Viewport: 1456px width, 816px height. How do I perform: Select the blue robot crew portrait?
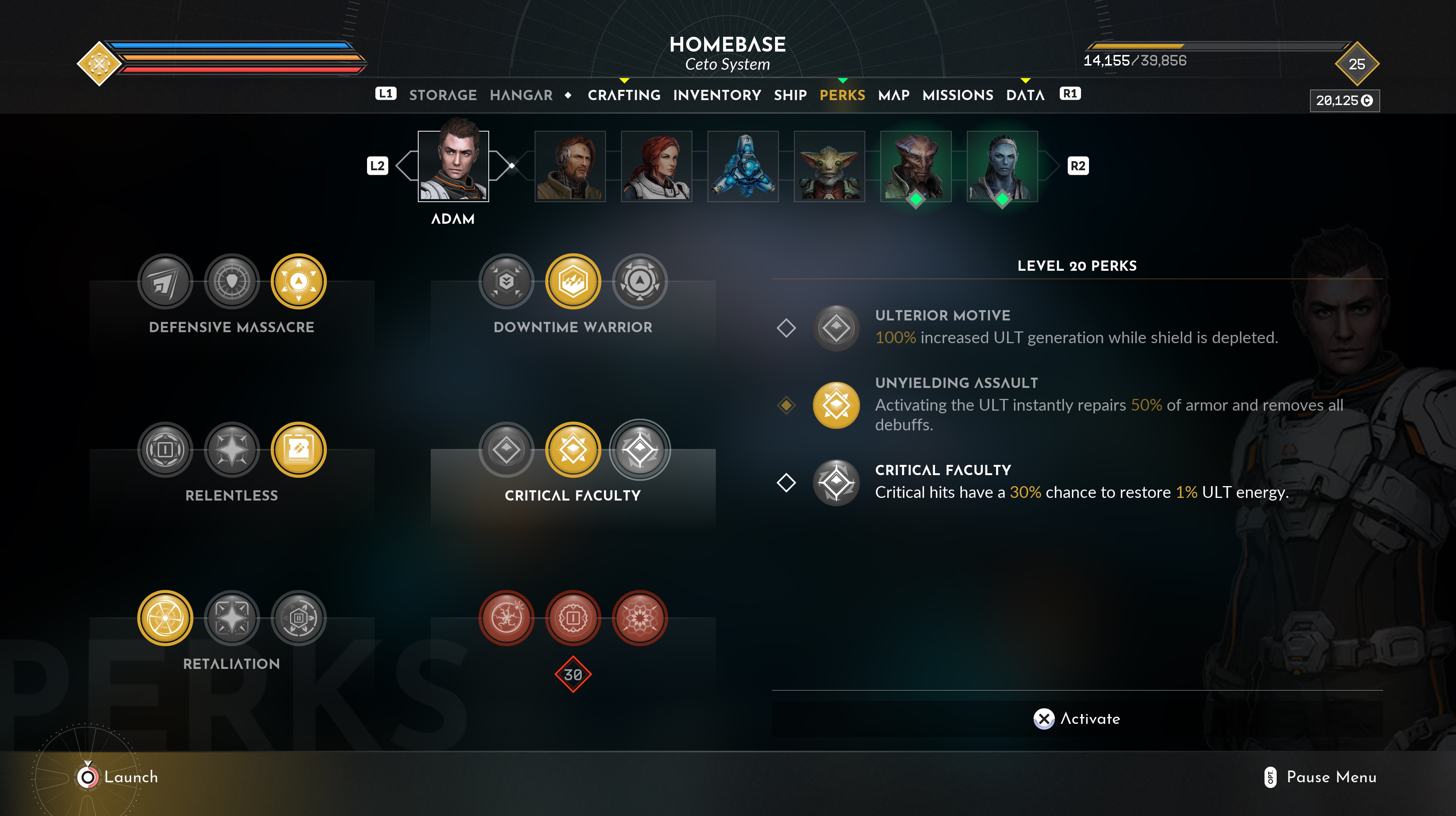[743, 166]
